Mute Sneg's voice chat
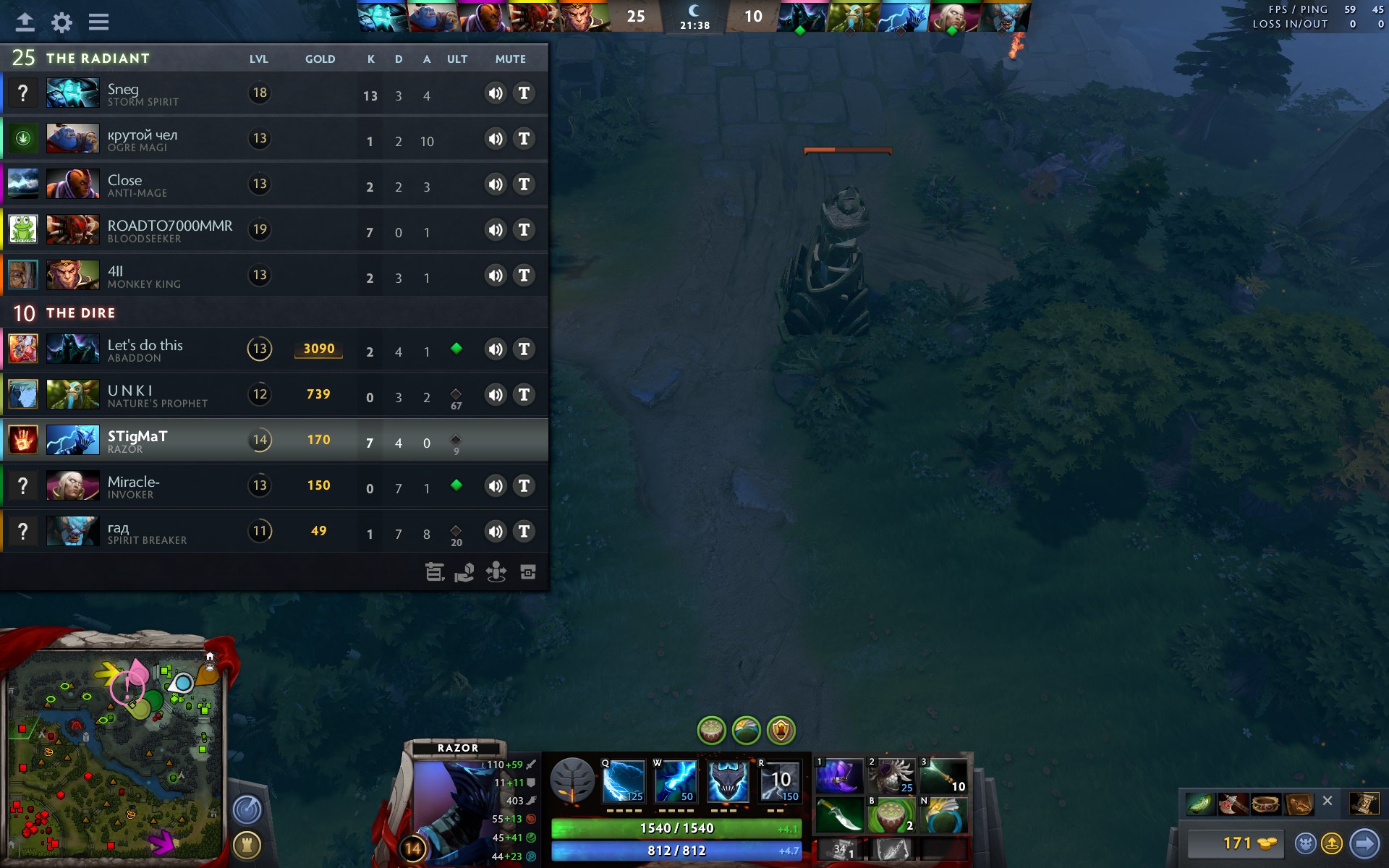The width and height of the screenshot is (1389, 868). 496,93
